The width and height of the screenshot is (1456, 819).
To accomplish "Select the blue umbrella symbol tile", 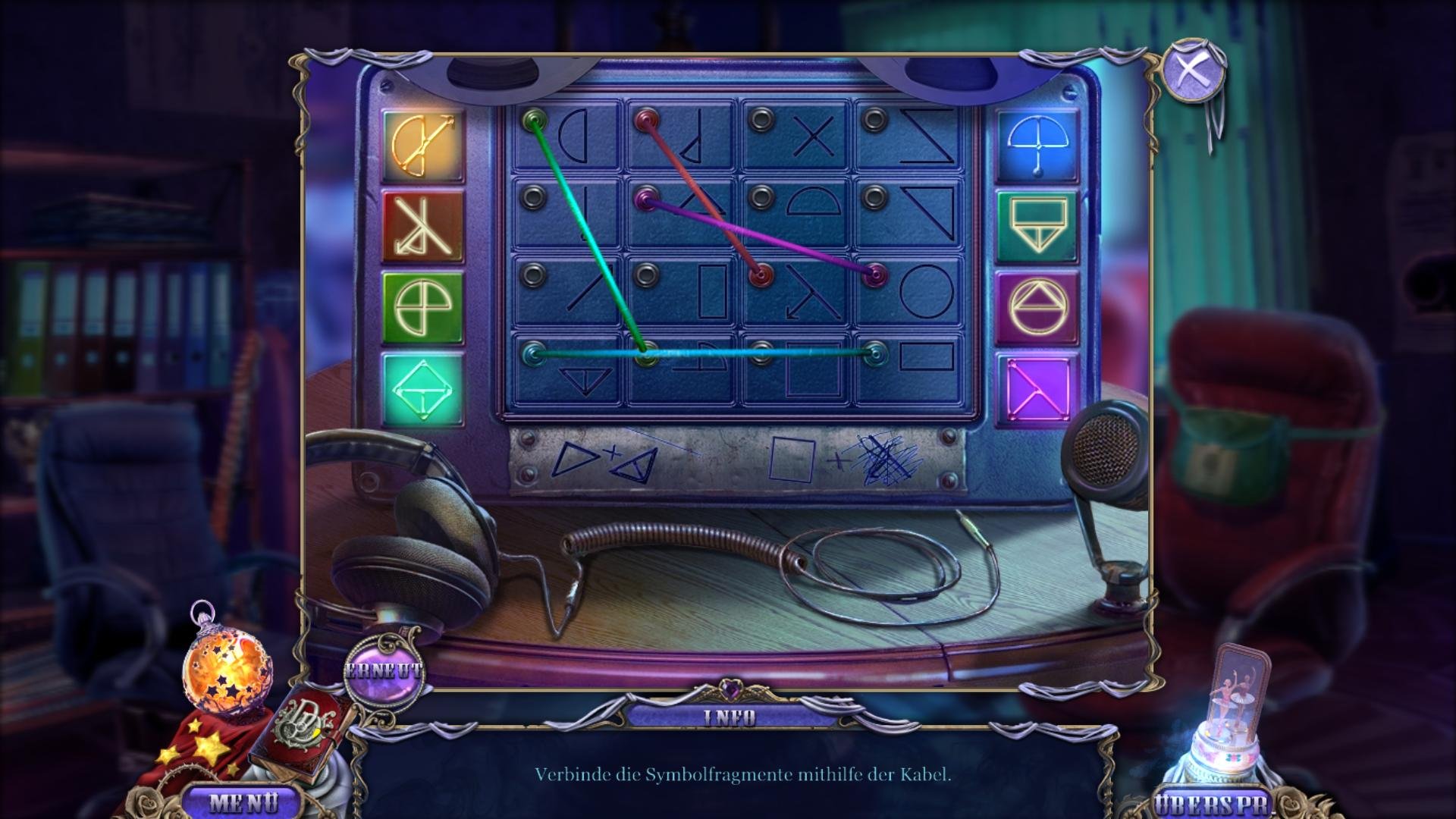I will tap(1037, 146).
